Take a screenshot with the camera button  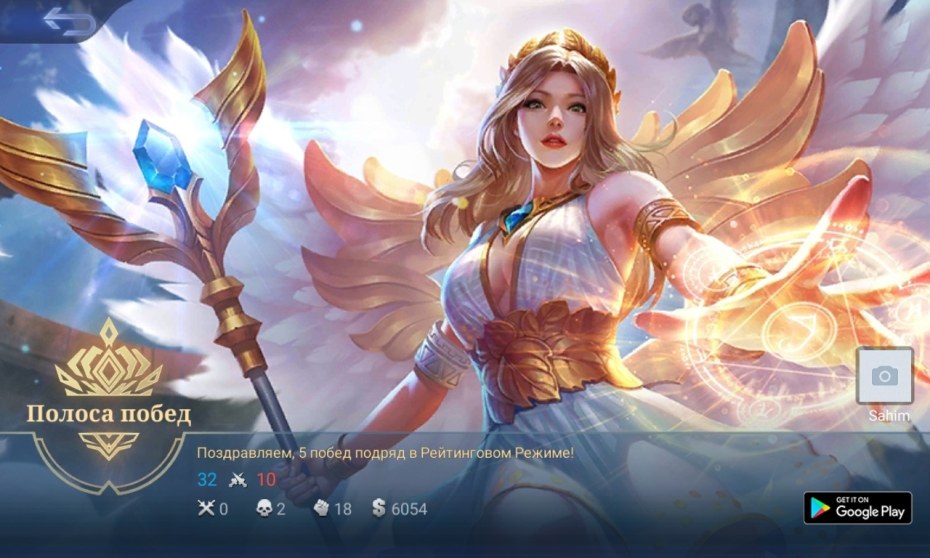click(884, 376)
